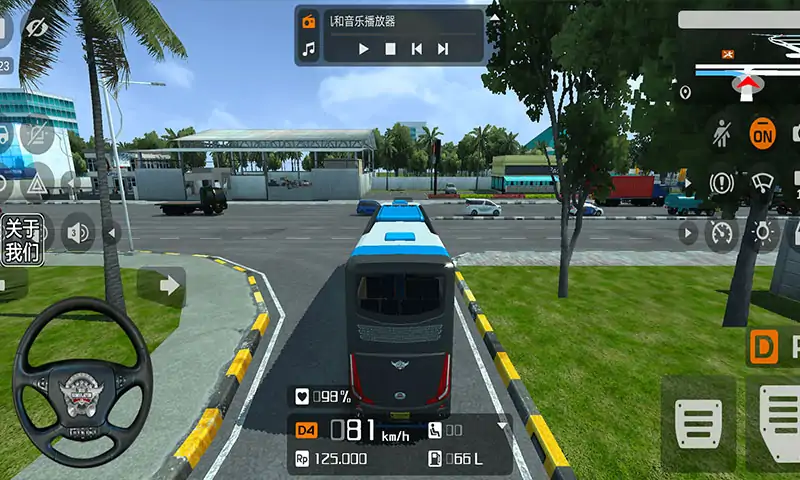
Task: Change the gear using the D selector
Action: (764, 348)
